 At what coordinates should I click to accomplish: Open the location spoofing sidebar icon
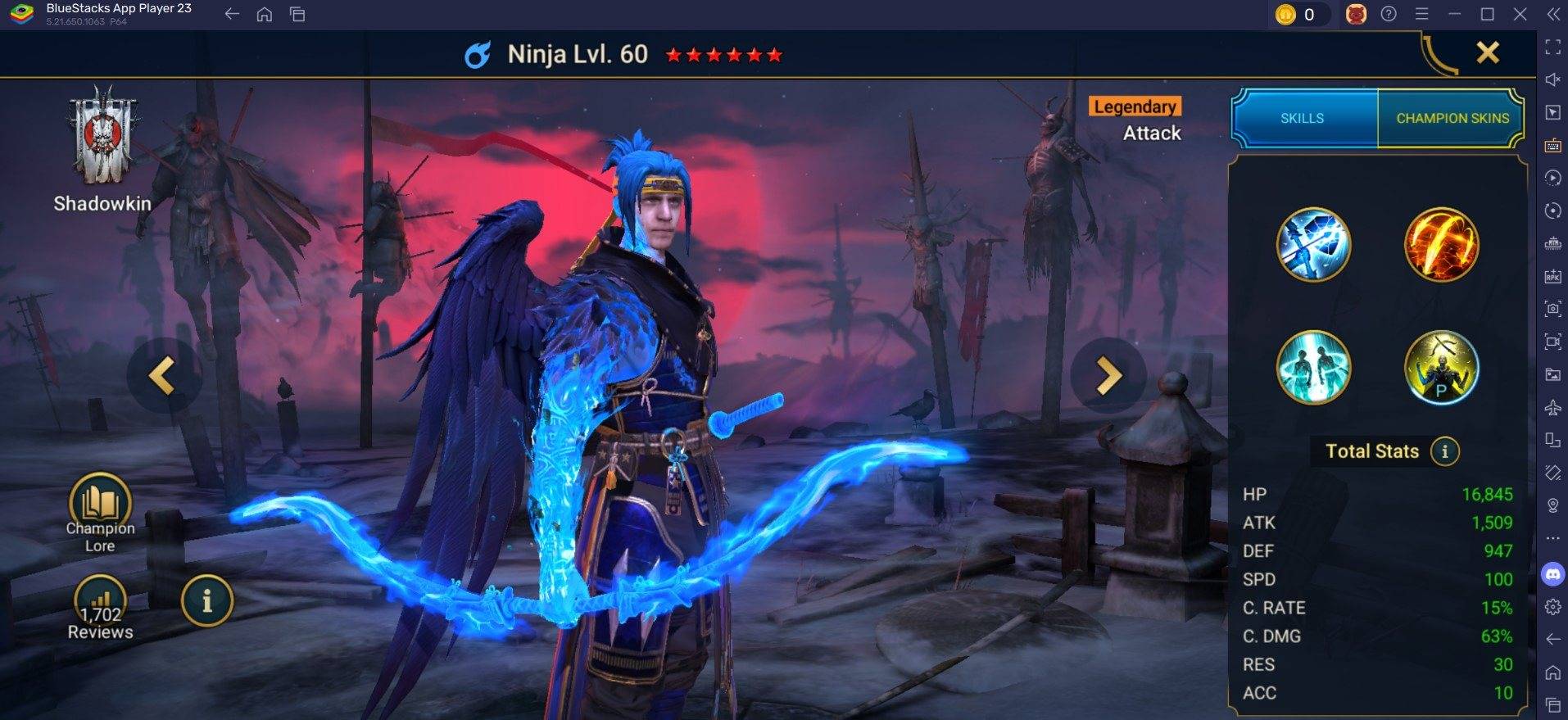pyautogui.click(x=1553, y=505)
